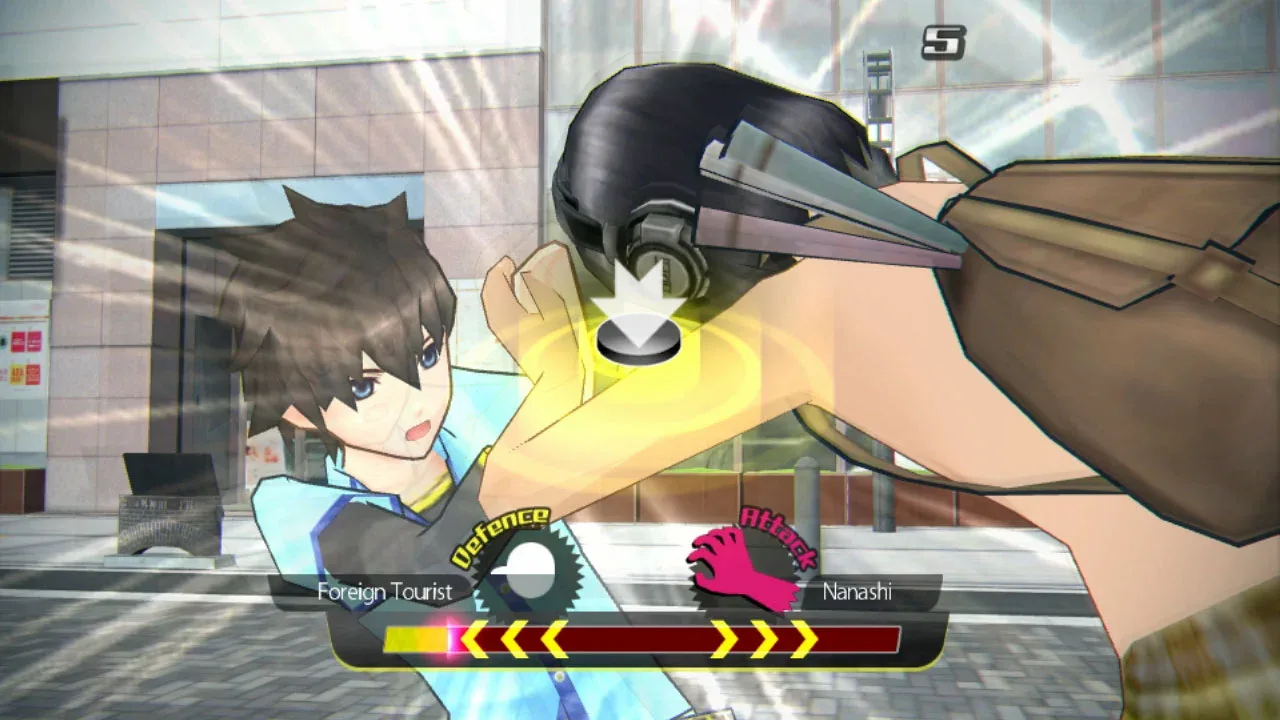Click the Defence gear emblem

click(x=527, y=570)
